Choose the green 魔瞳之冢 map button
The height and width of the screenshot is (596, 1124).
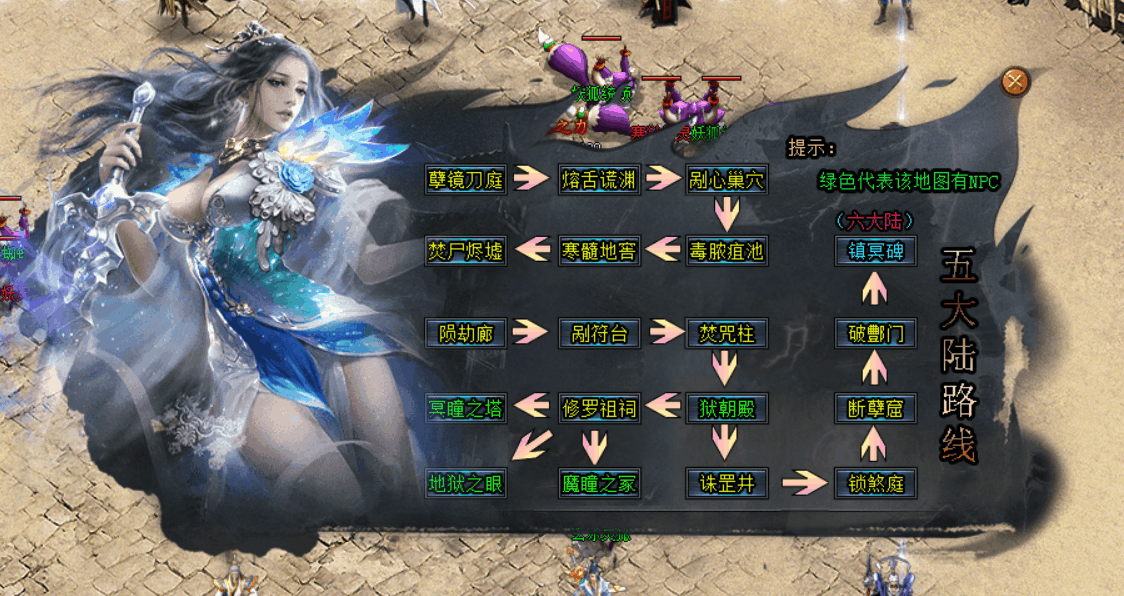(599, 484)
